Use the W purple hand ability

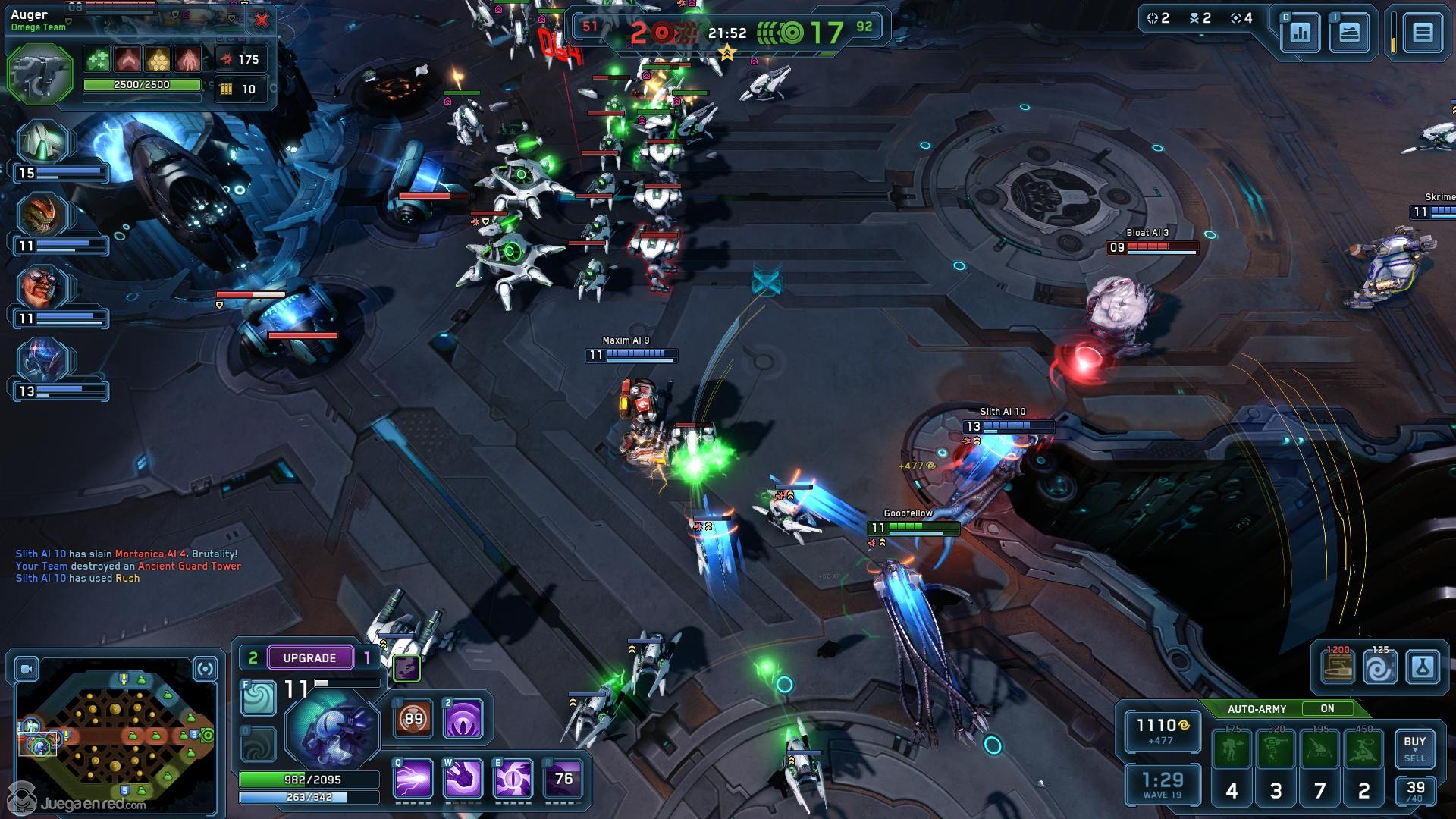(463, 779)
